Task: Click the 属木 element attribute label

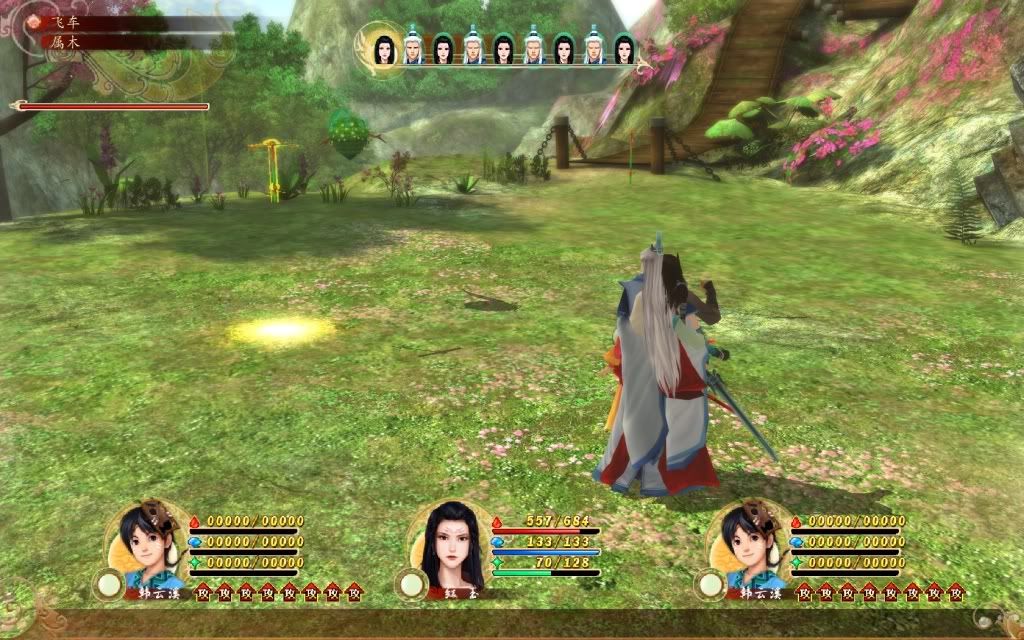Action: point(66,42)
